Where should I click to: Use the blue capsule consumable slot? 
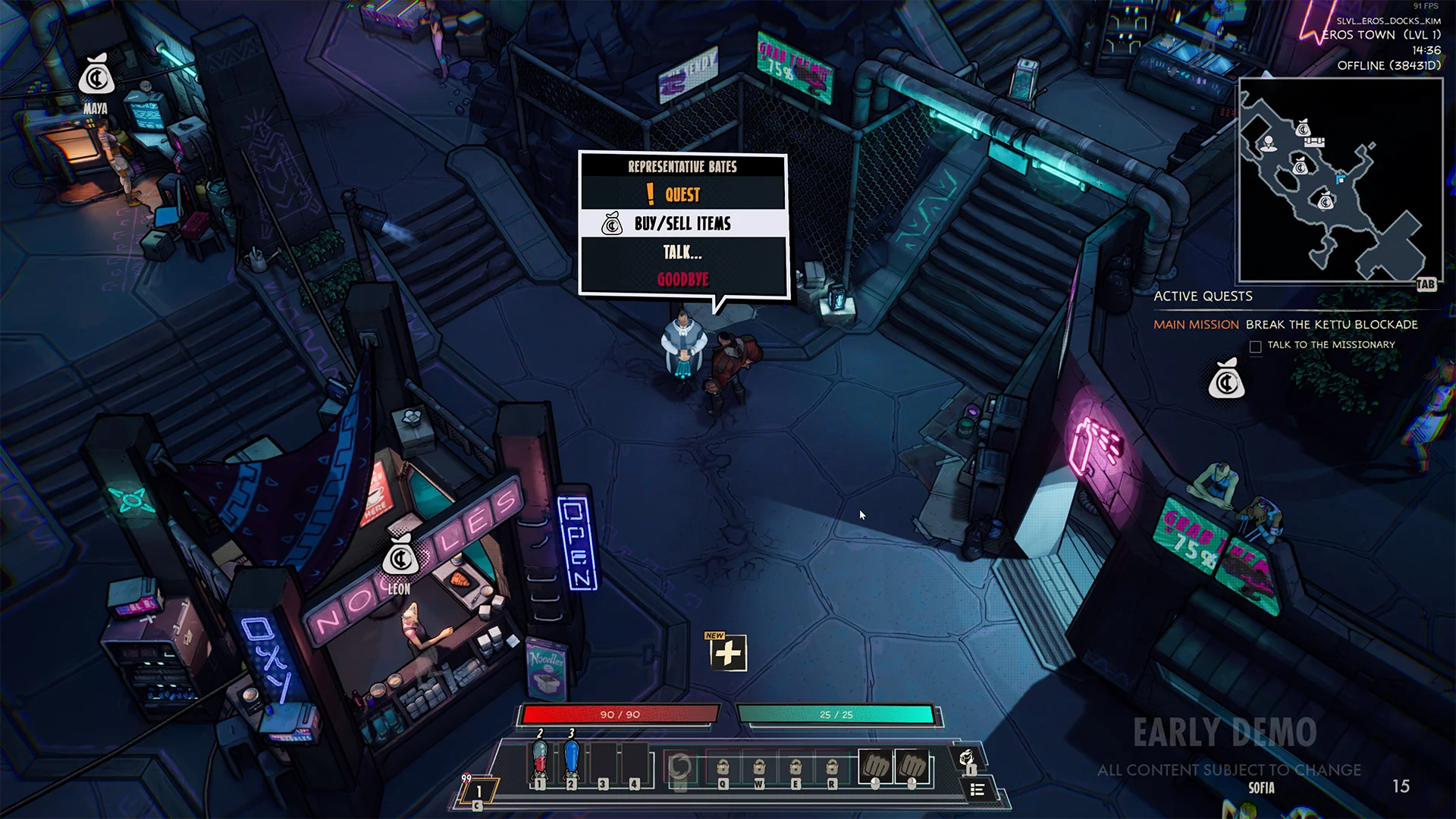[572, 761]
